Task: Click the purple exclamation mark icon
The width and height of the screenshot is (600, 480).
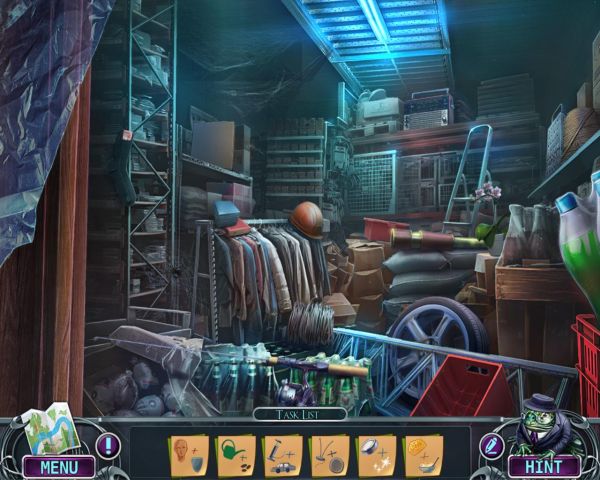Action: click(x=107, y=446)
